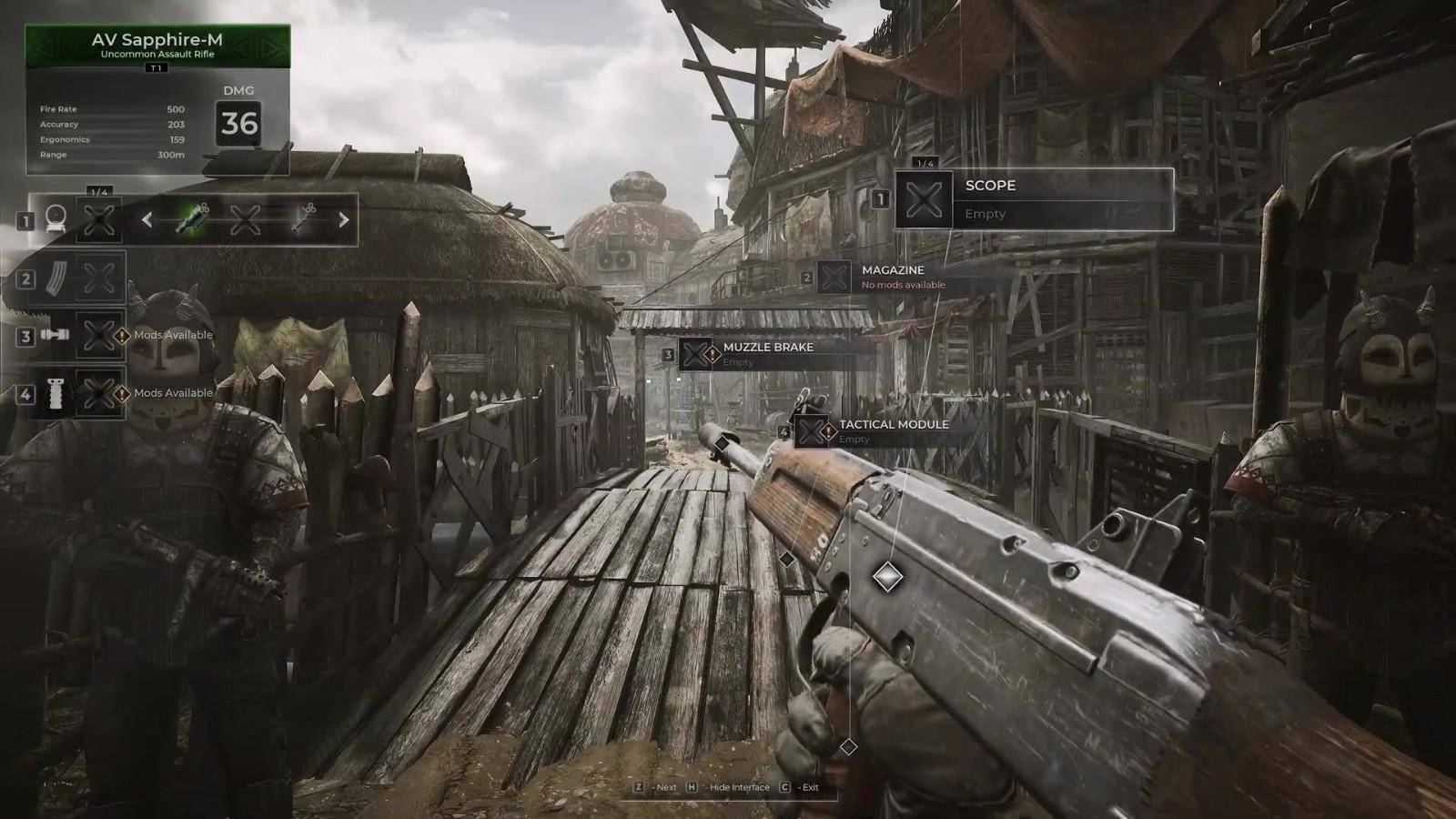Select the muzzle brake slot showing Mods Available
The height and width of the screenshot is (819, 1456).
[x=98, y=336]
